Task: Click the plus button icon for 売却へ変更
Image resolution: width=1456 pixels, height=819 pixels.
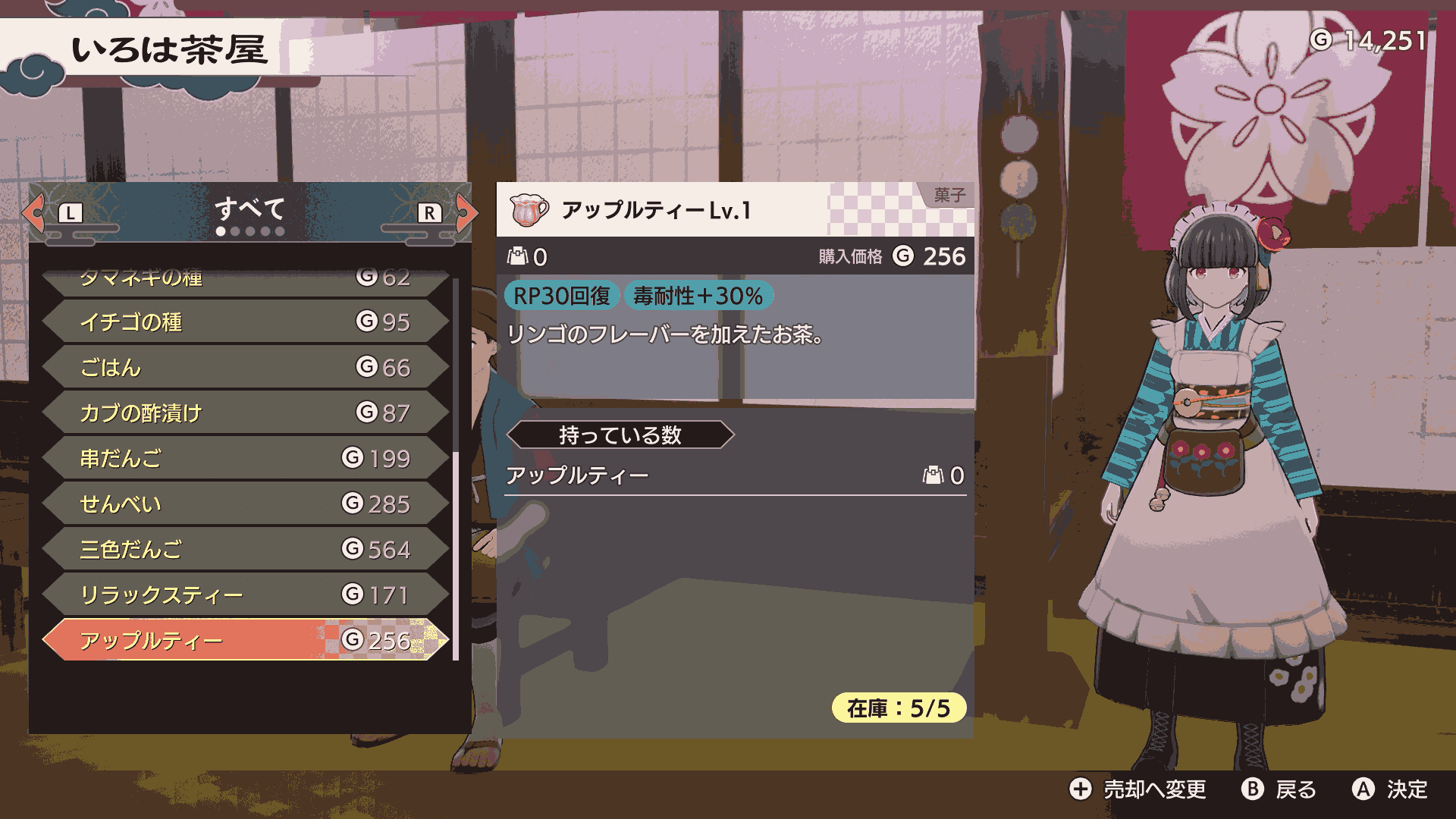Action: click(1079, 790)
